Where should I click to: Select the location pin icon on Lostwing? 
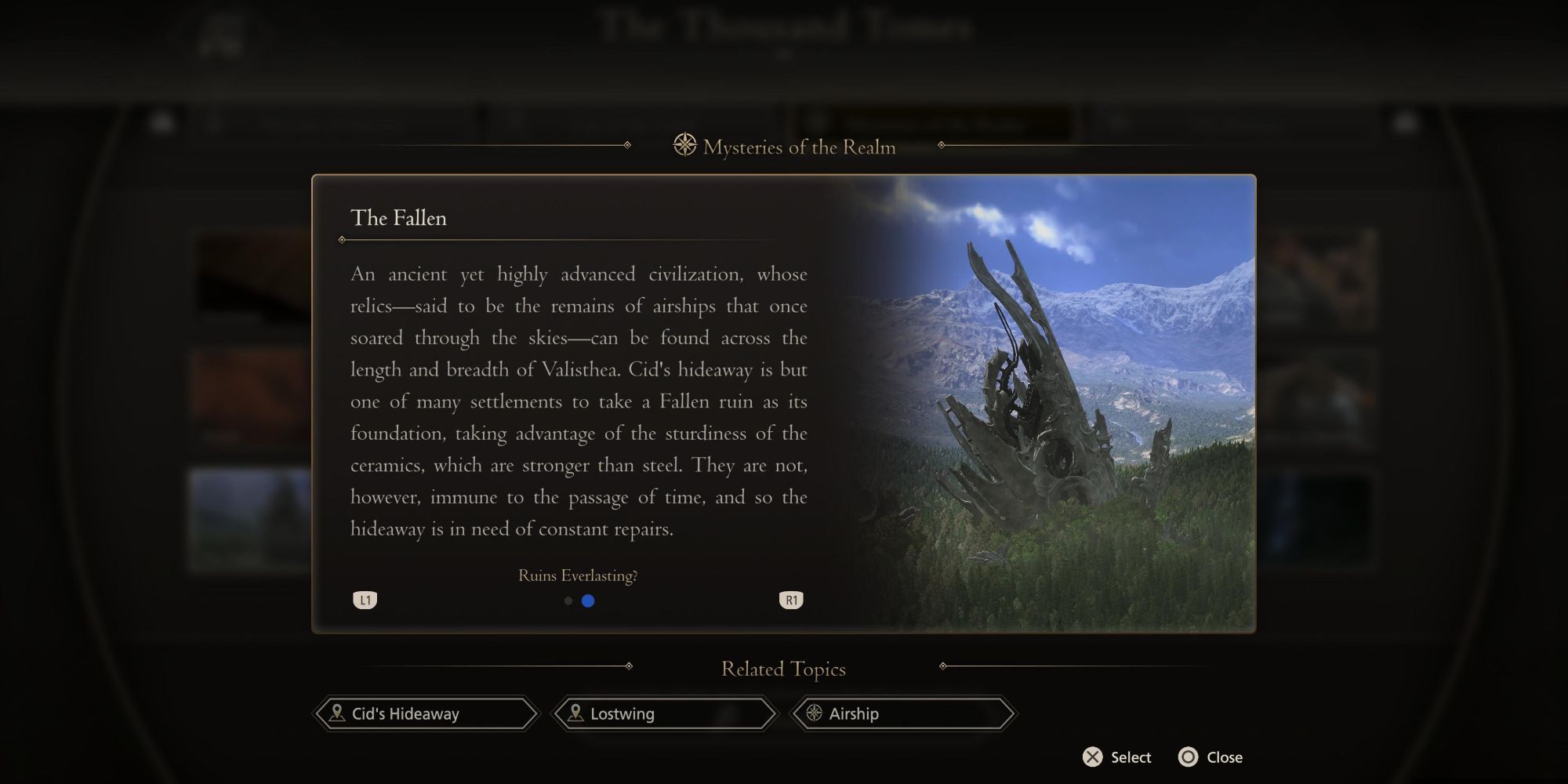tap(577, 713)
